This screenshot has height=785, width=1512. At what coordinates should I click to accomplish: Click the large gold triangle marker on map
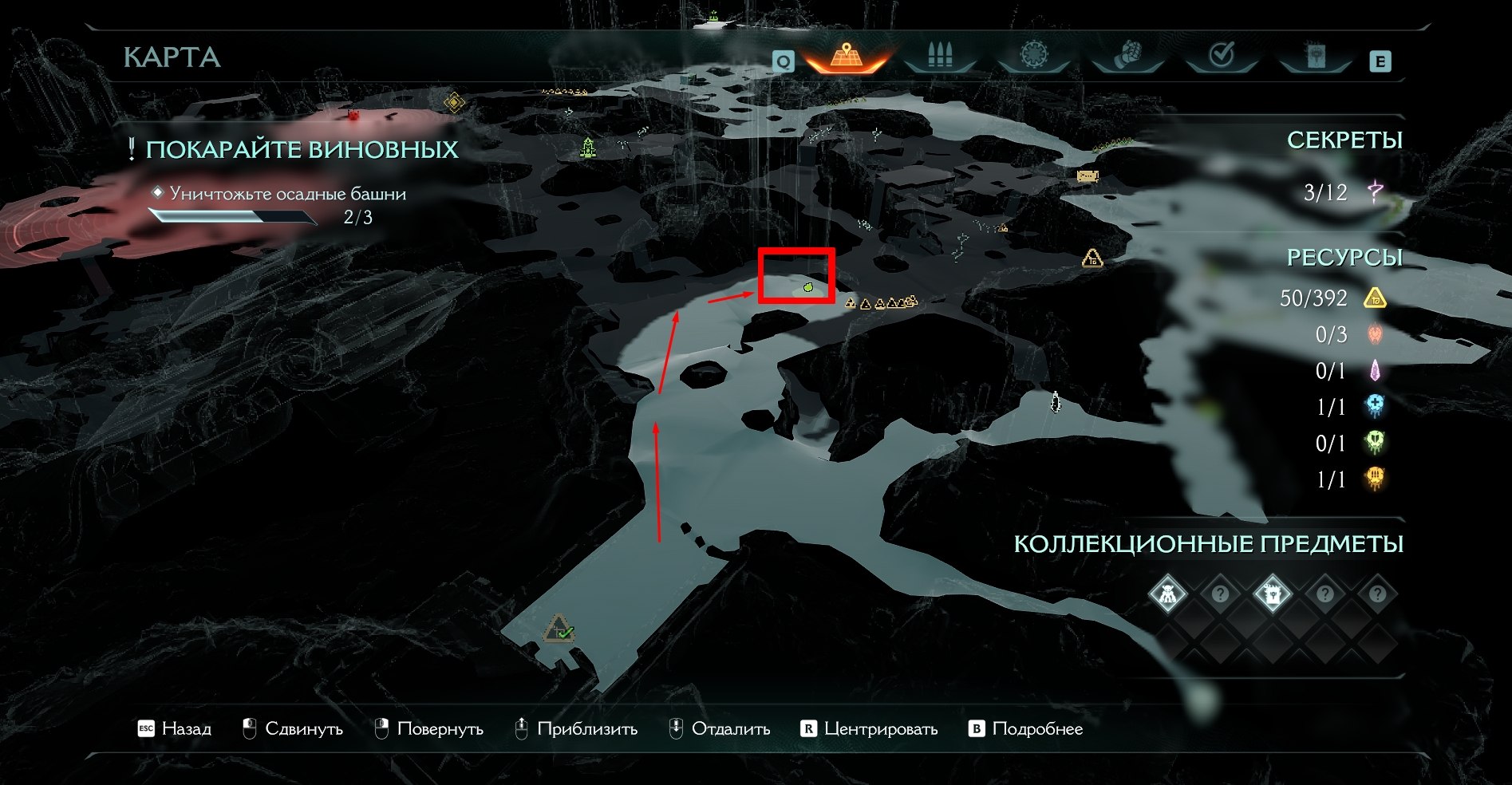(x=1092, y=258)
